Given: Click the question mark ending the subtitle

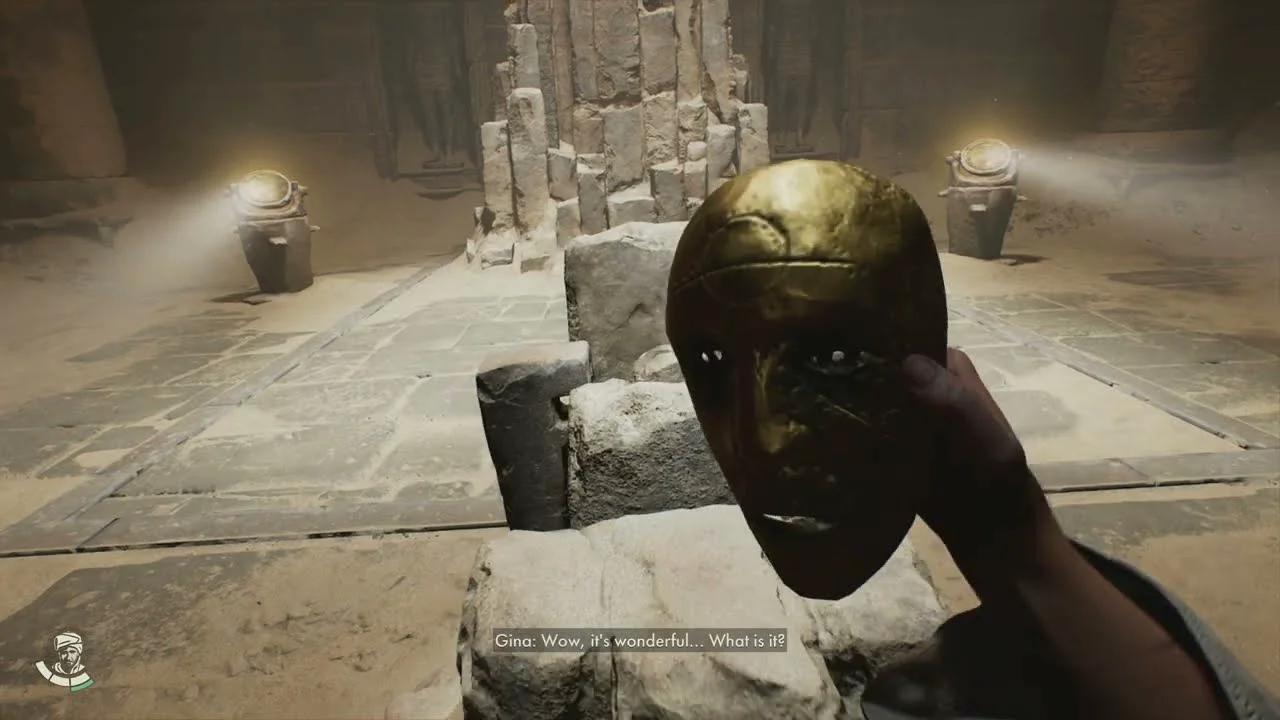Looking at the screenshot, I should pos(781,640).
